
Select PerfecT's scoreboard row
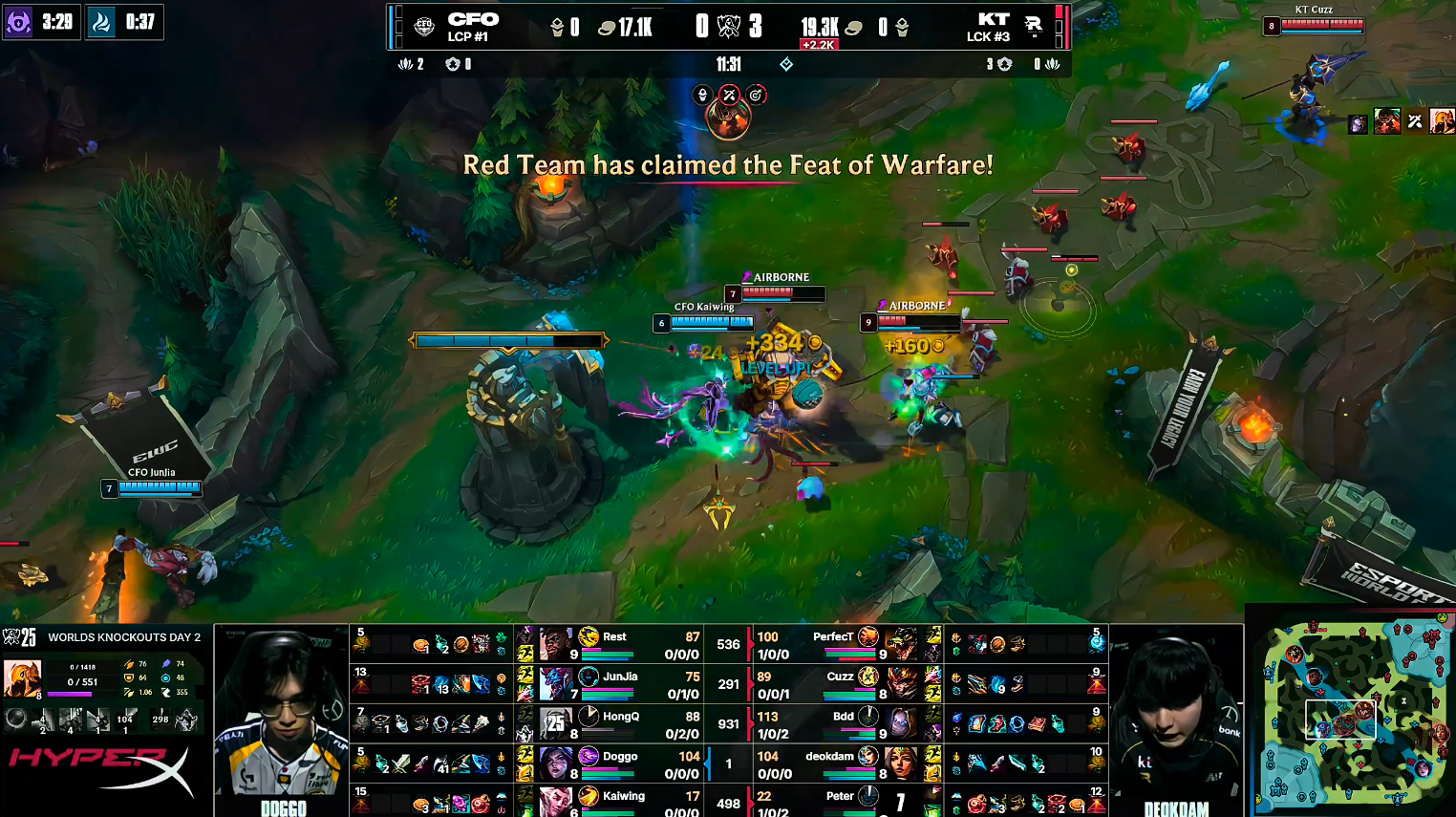tap(831, 644)
